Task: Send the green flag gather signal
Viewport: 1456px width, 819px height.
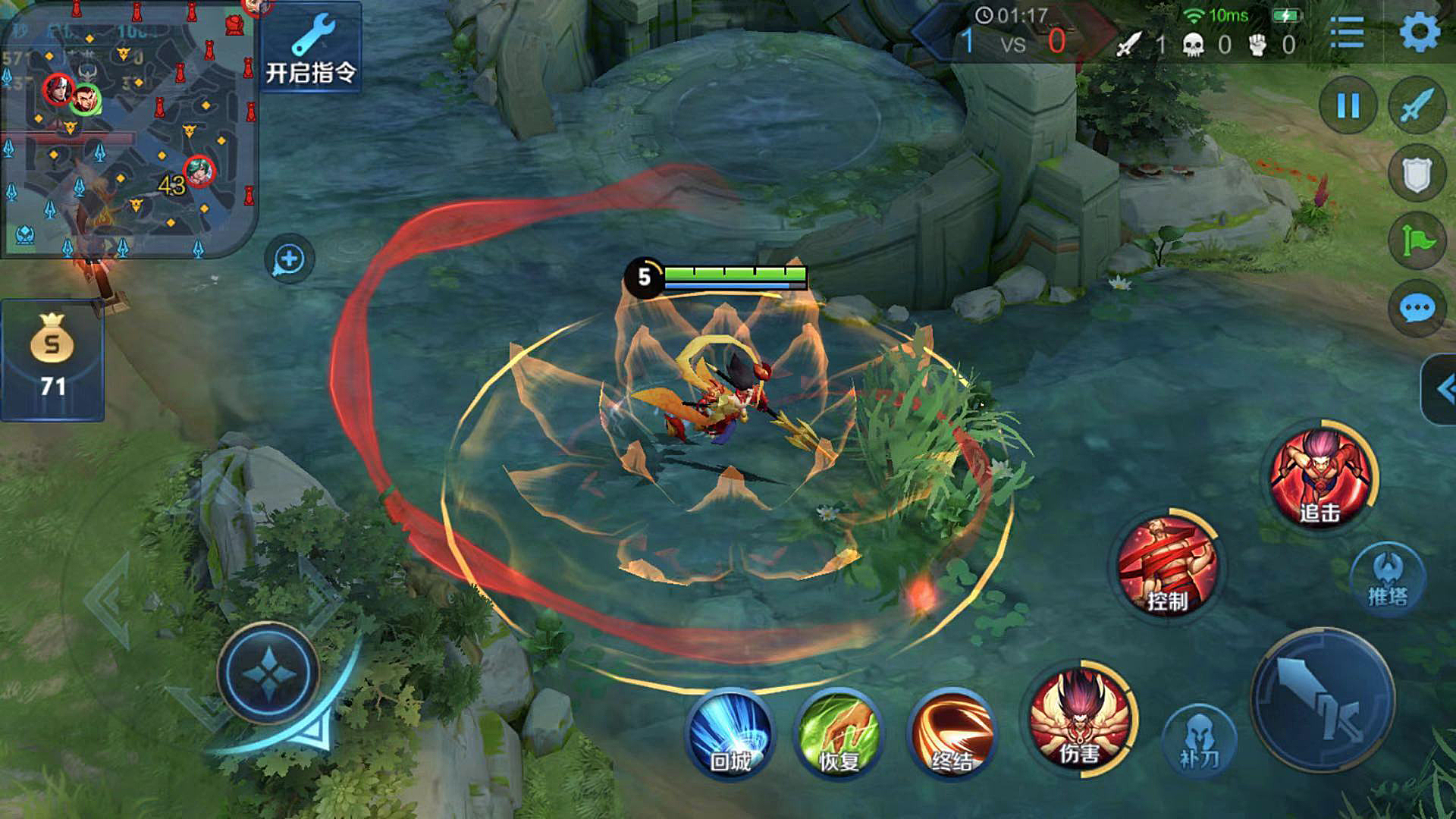Action: 1417,241
